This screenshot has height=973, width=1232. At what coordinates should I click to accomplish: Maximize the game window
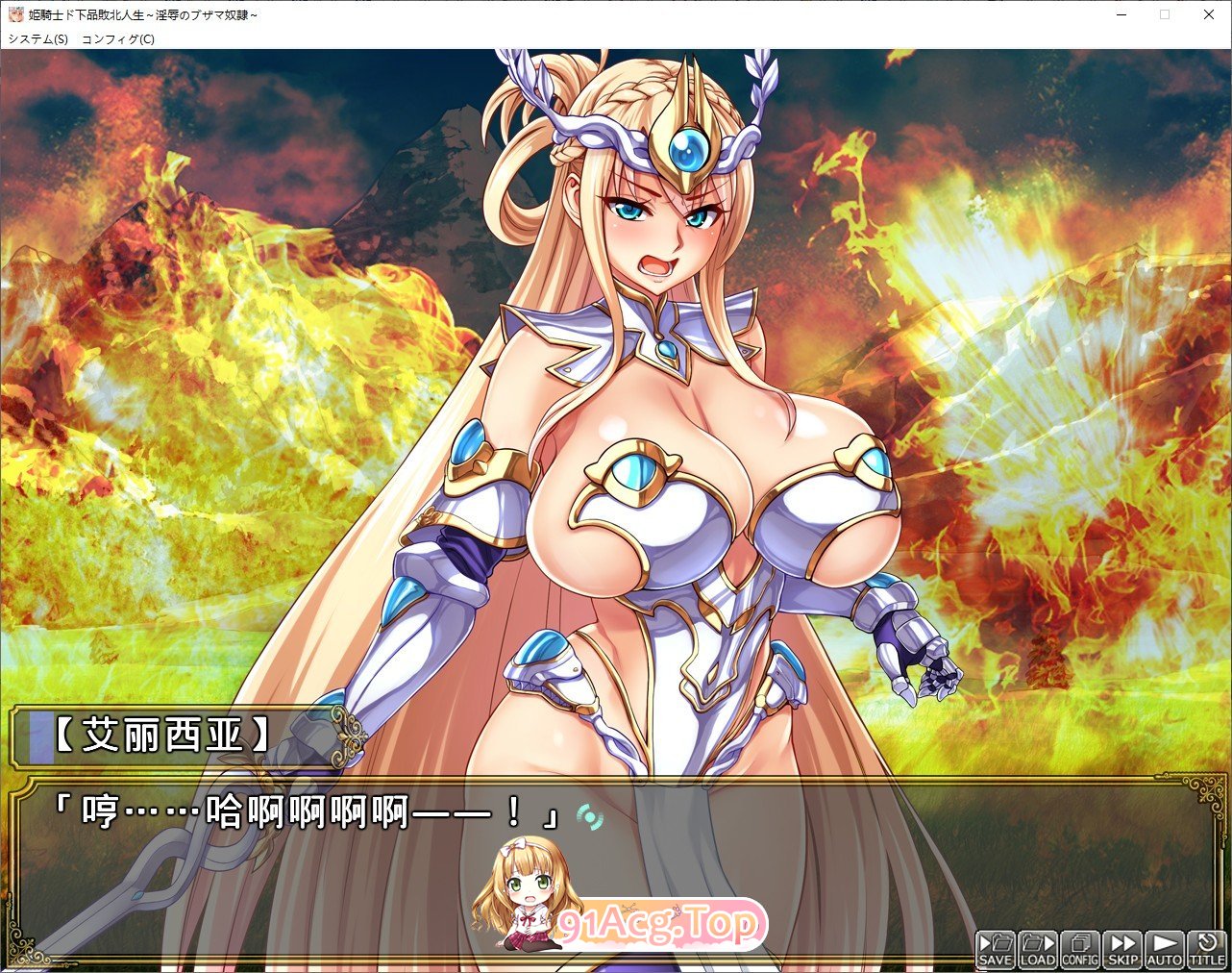click(x=1164, y=15)
